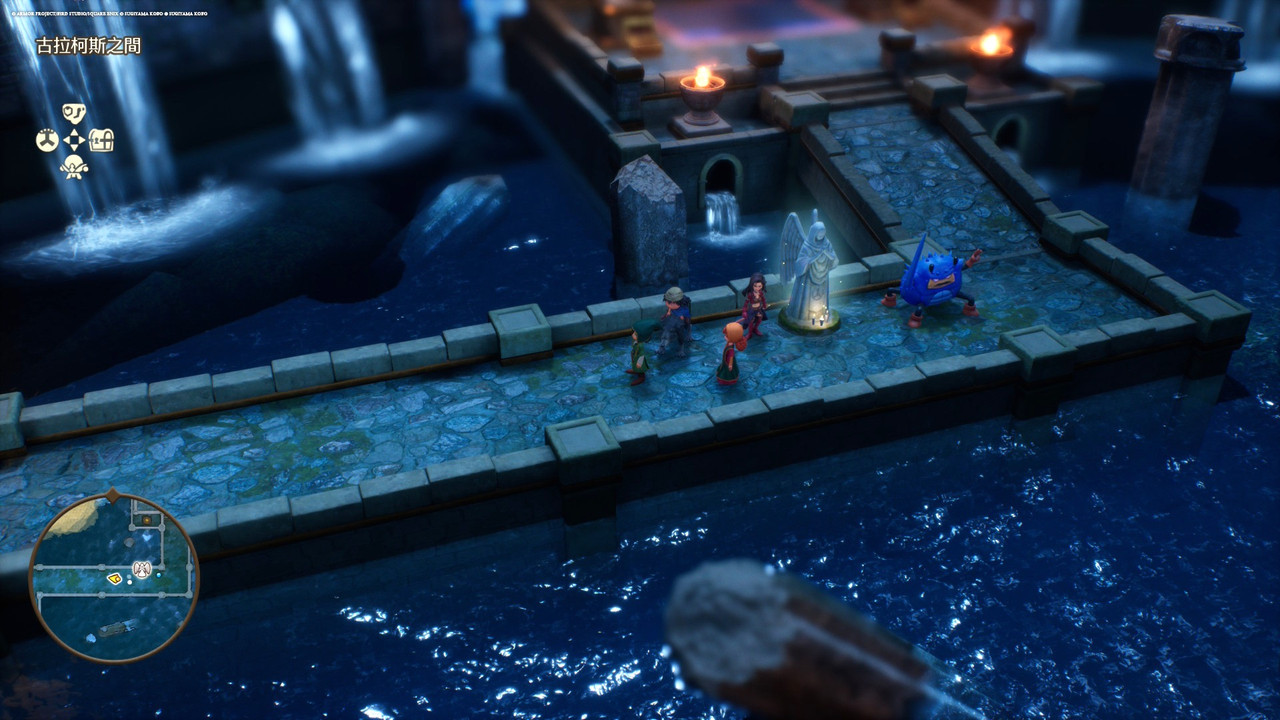Open the circular minimap

coord(113,577)
